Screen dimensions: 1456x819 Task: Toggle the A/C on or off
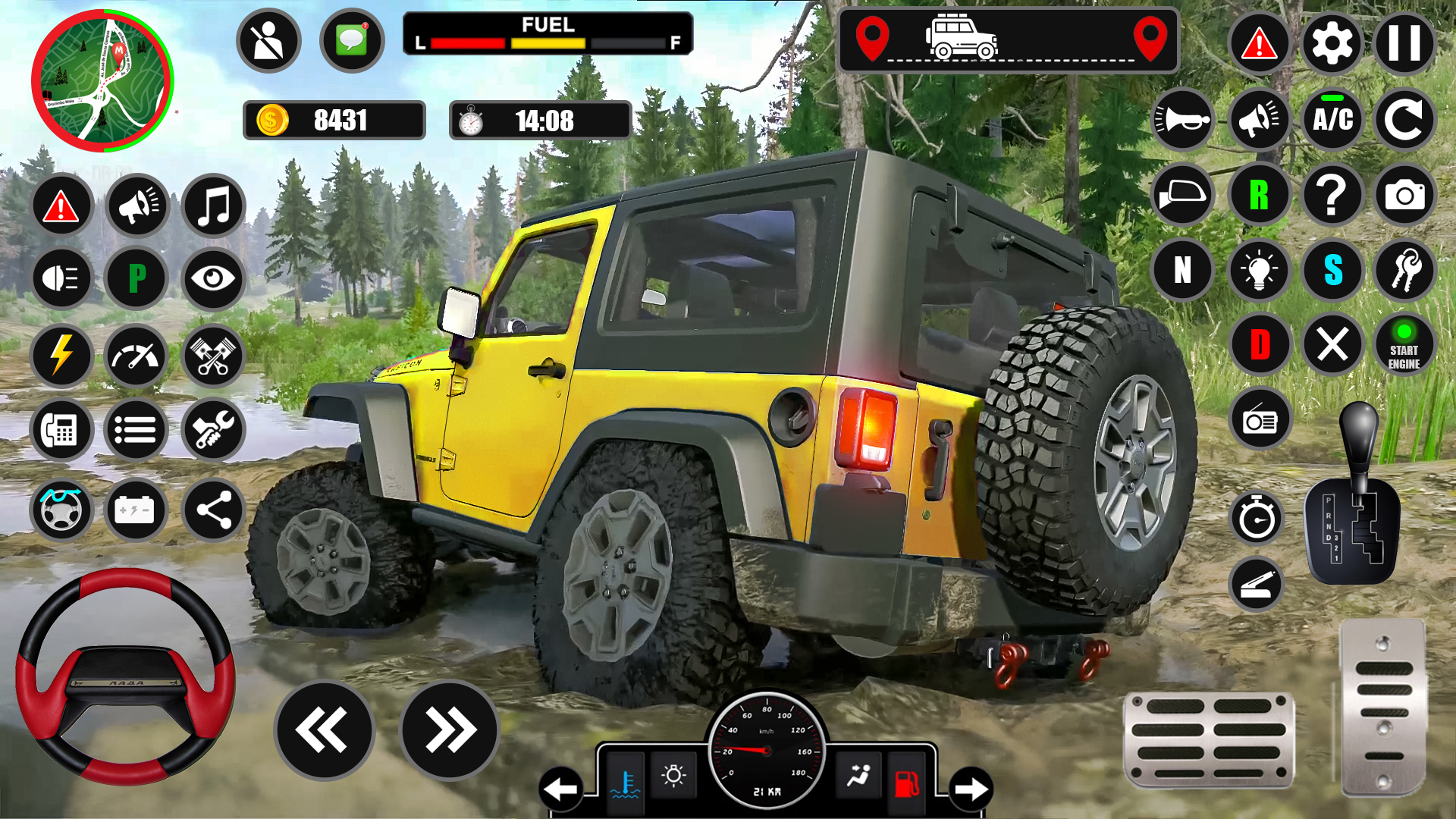[1332, 121]
